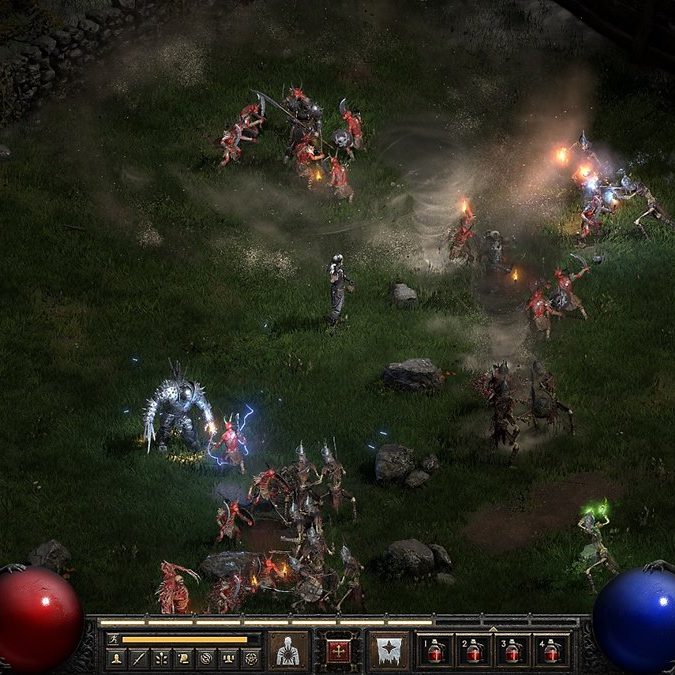Open the game menu gear icon
The width and height of the screenshot is (675, 675).
250,658
